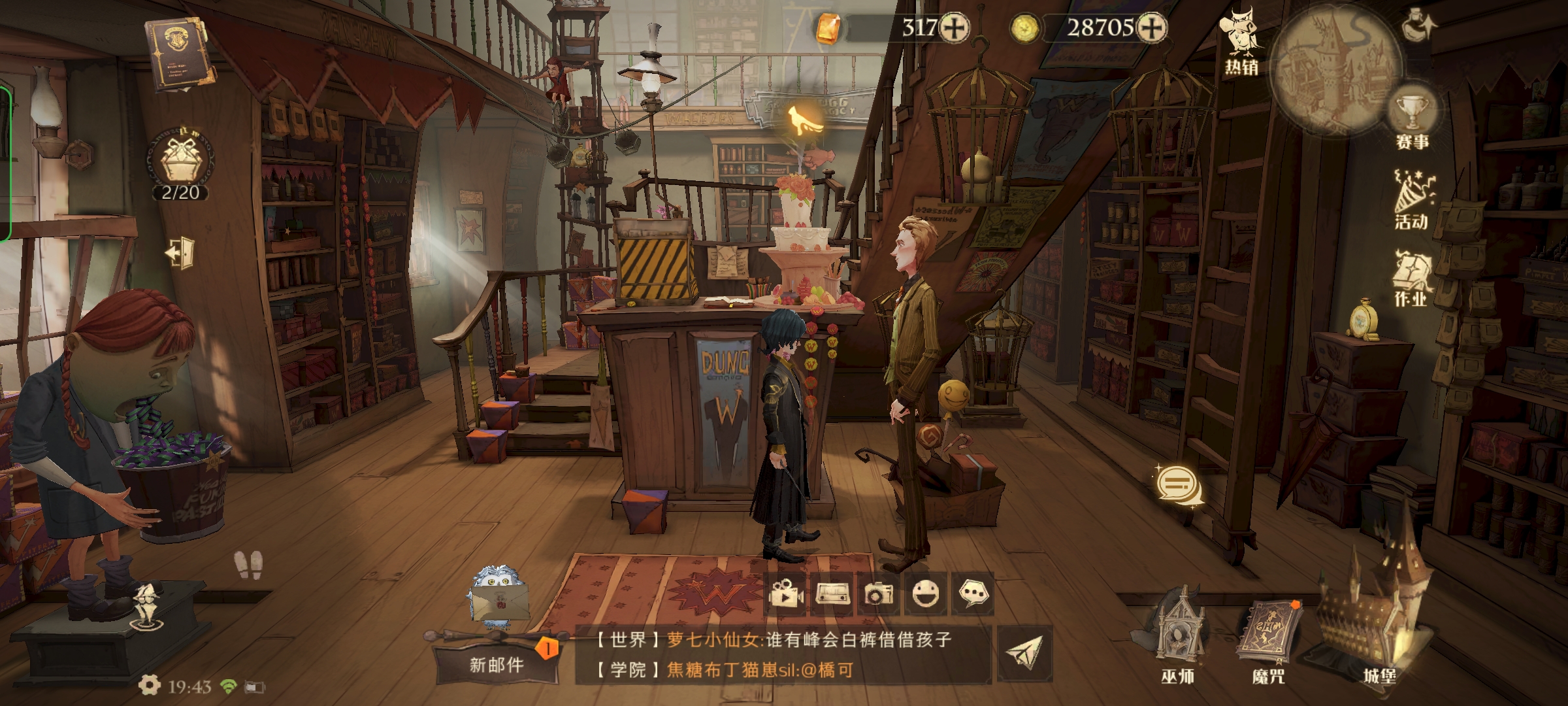Open the 作业 homework menu
Image resolution: width=1568 pixels, height=706 pixels.
[x=1411, y=278]
